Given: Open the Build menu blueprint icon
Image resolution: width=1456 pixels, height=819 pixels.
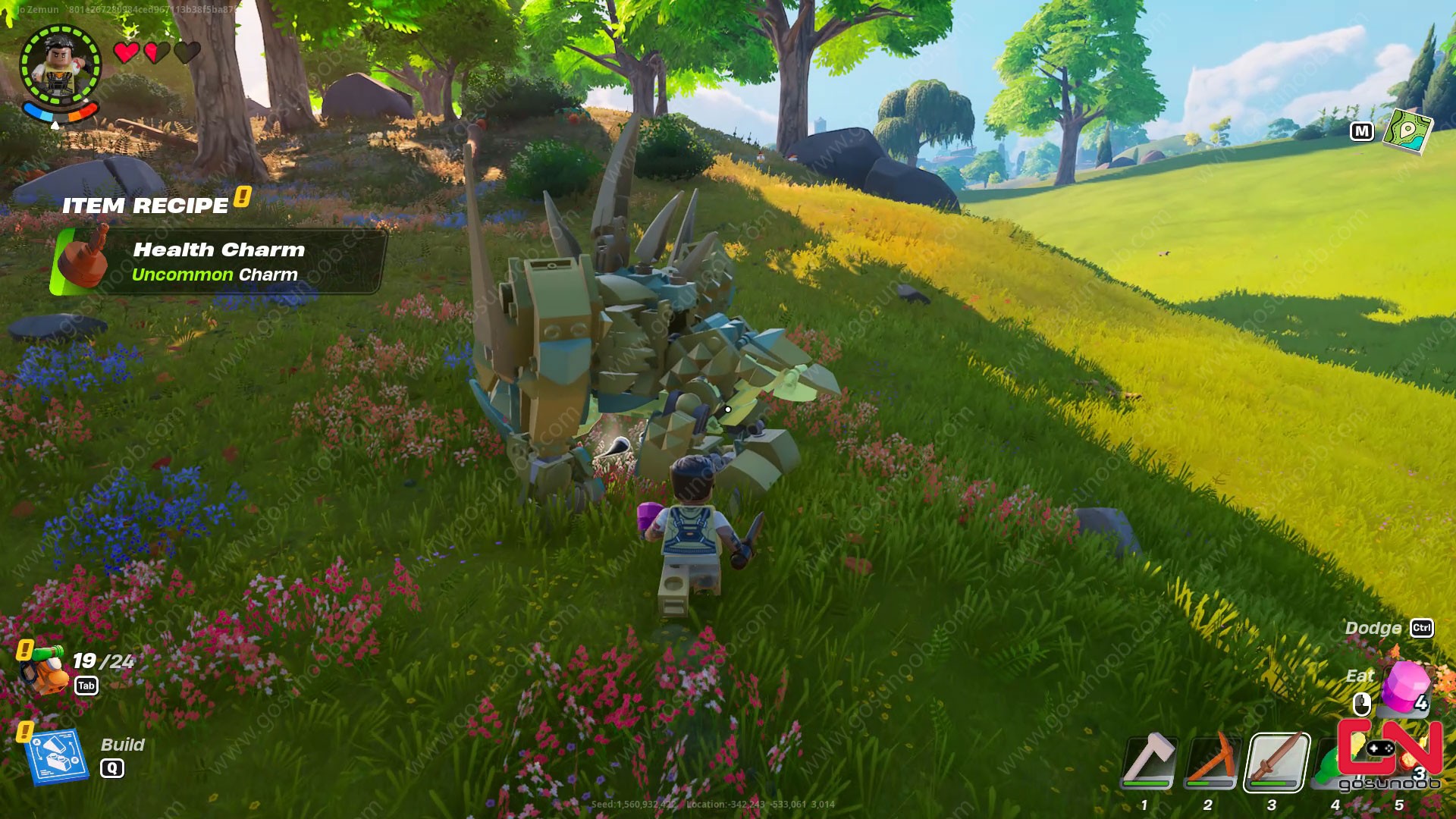Looking at the screenshot, I should coord(58,756).
